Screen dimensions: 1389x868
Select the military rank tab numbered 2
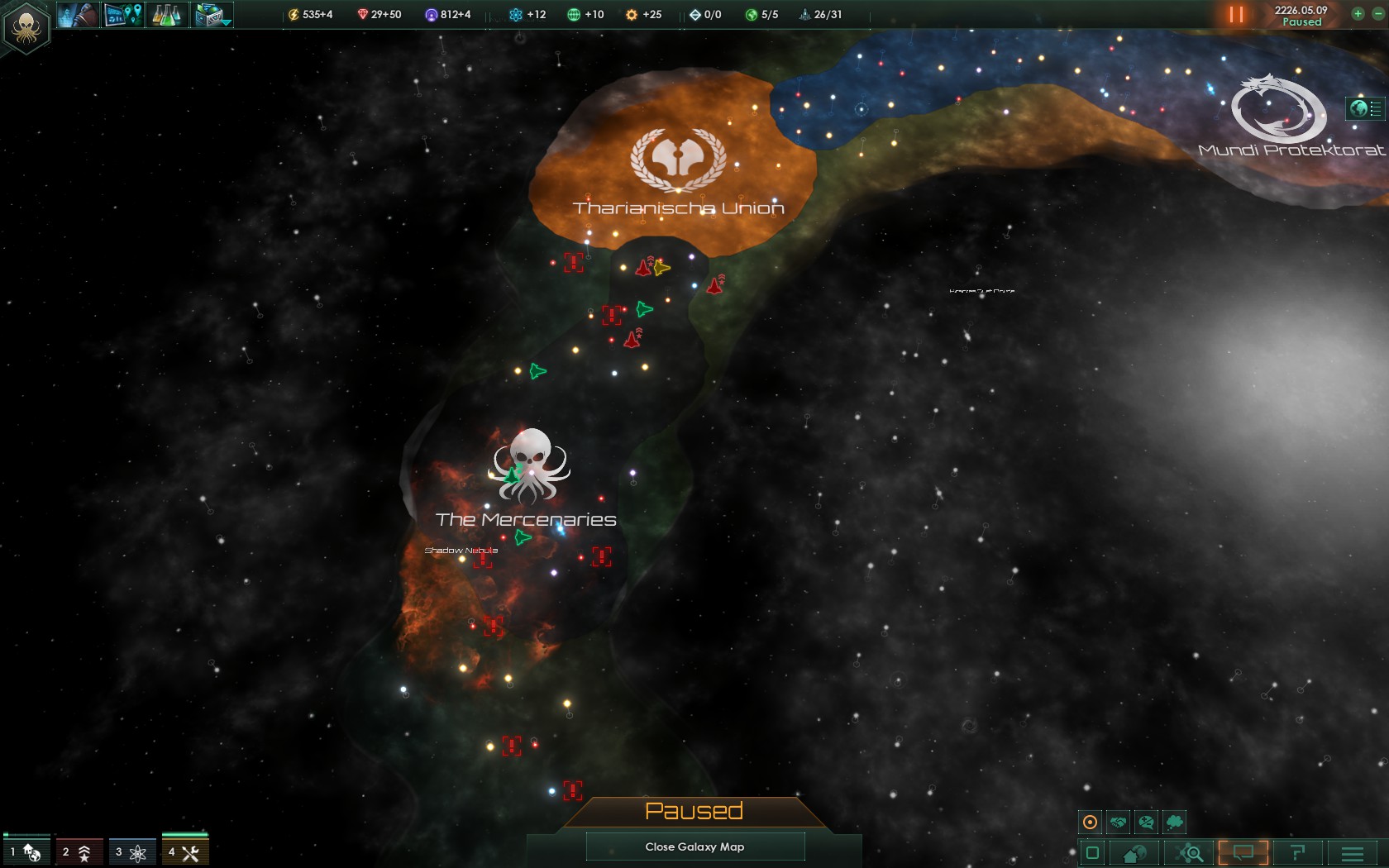coord(79,851)
